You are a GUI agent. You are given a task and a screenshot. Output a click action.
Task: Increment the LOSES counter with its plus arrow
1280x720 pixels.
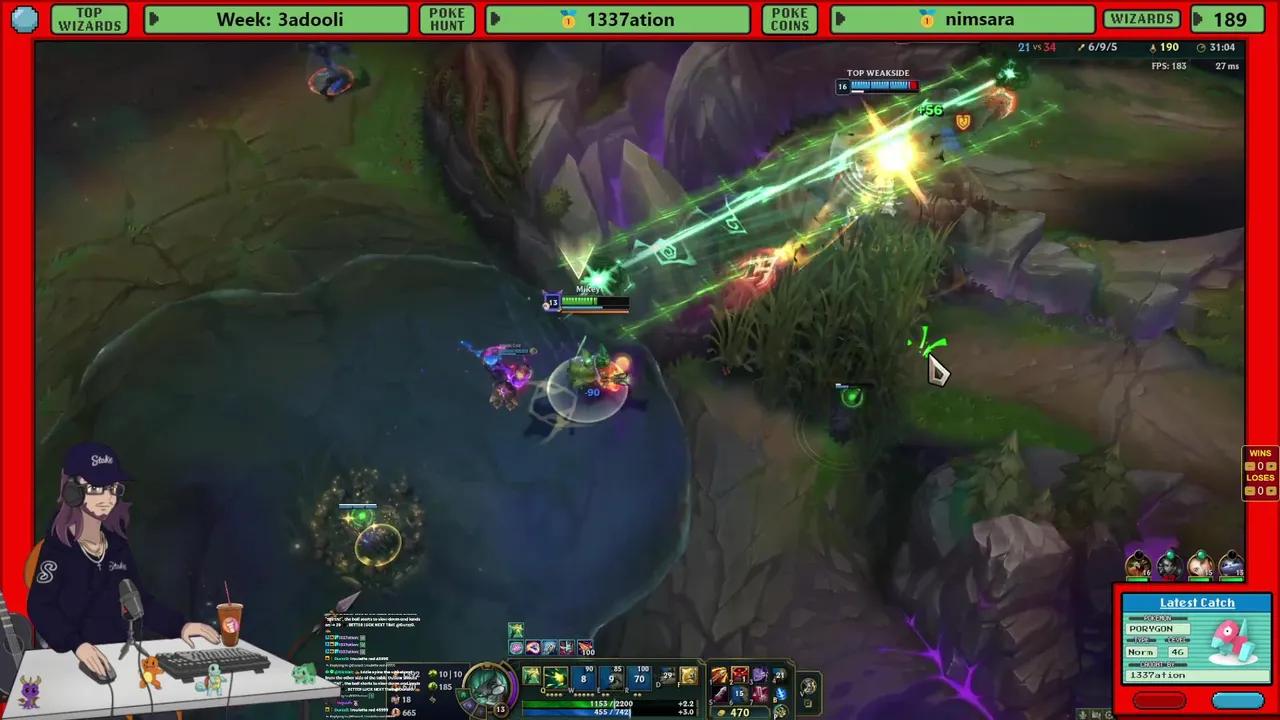click(x=1271, y=490)
